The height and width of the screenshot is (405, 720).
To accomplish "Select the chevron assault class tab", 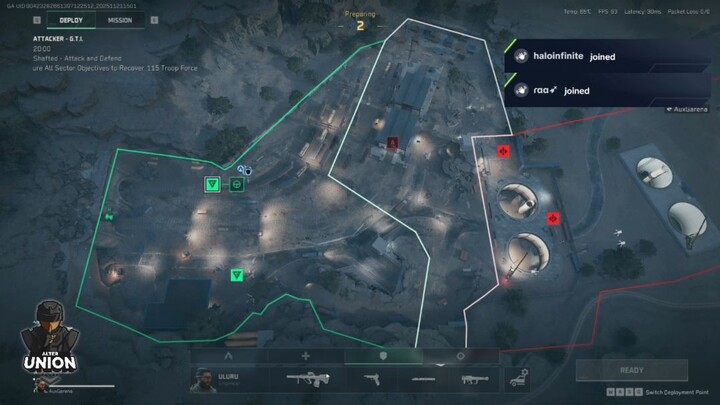I will [x=228, y=355].
